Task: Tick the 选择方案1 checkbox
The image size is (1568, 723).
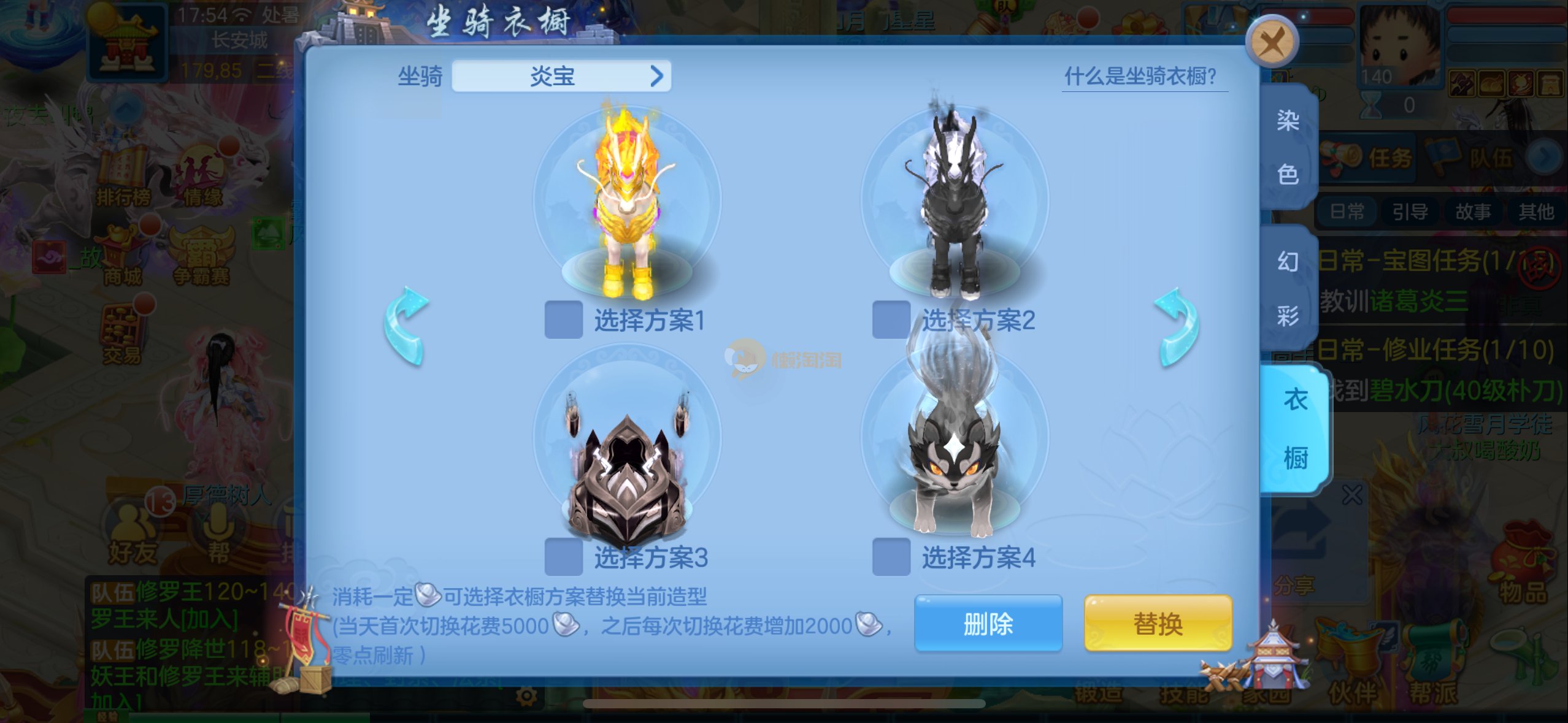Action: tap(563, 319)
